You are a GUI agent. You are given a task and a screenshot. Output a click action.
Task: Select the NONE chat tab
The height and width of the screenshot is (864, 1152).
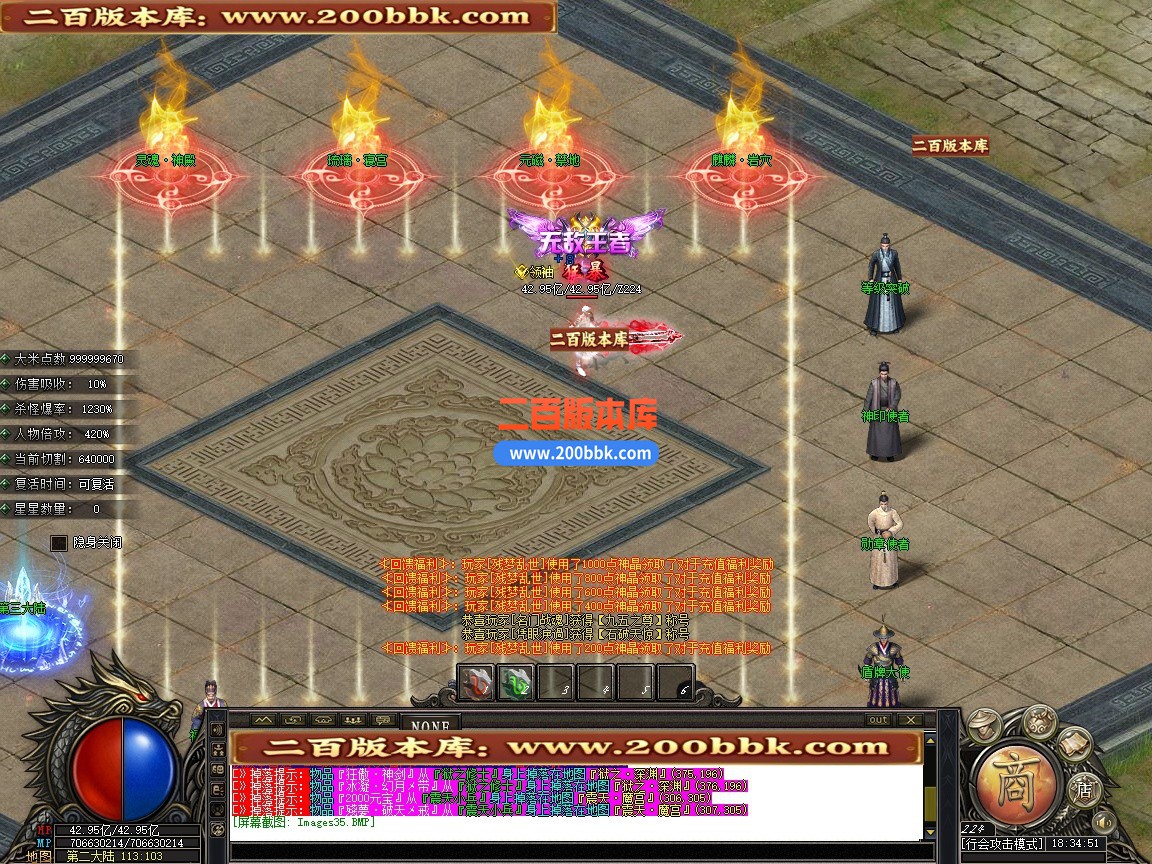coord(430,723)
